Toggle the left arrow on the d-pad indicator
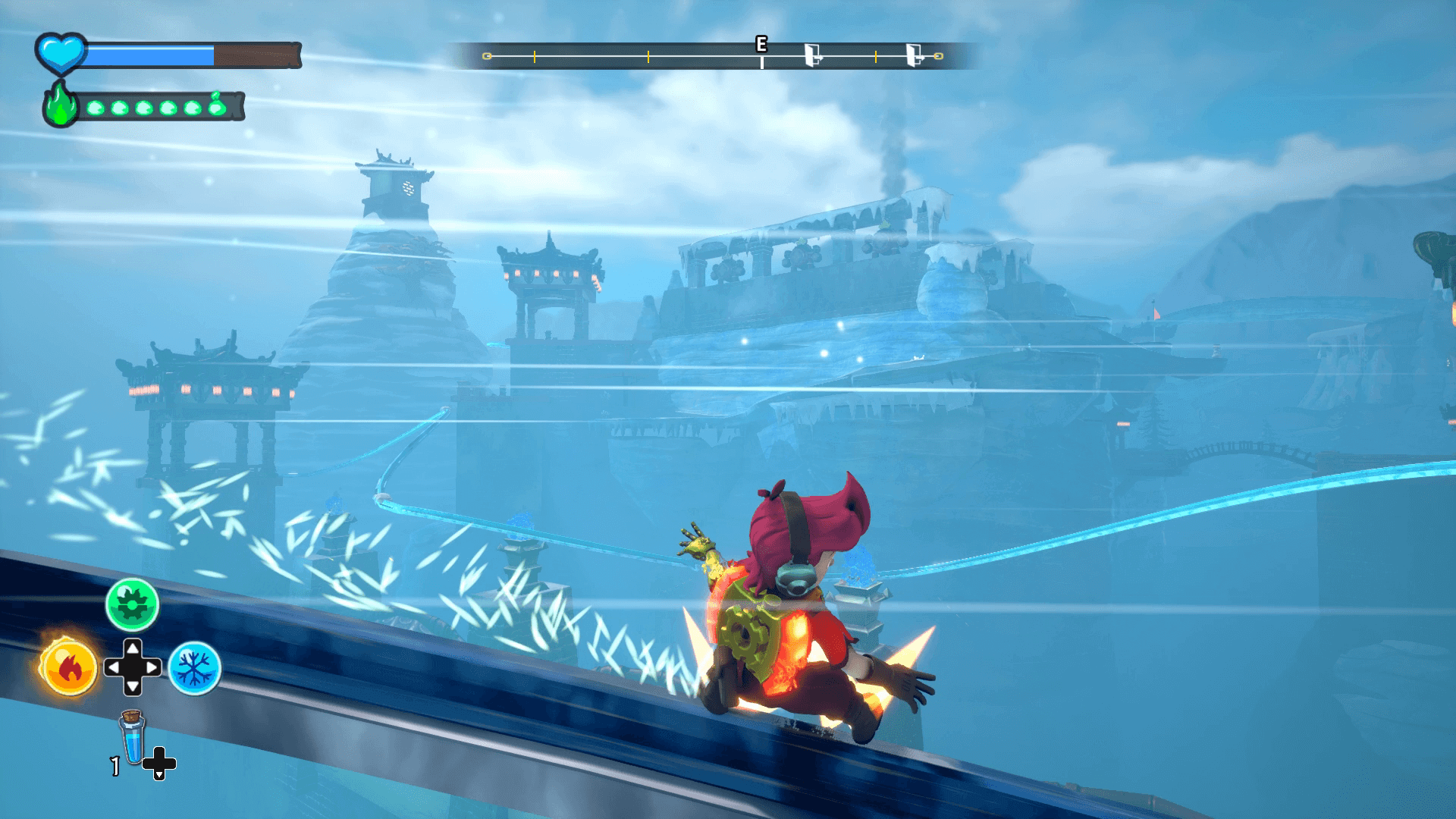This screenshot has width=1456, height=819. point(113,668)
